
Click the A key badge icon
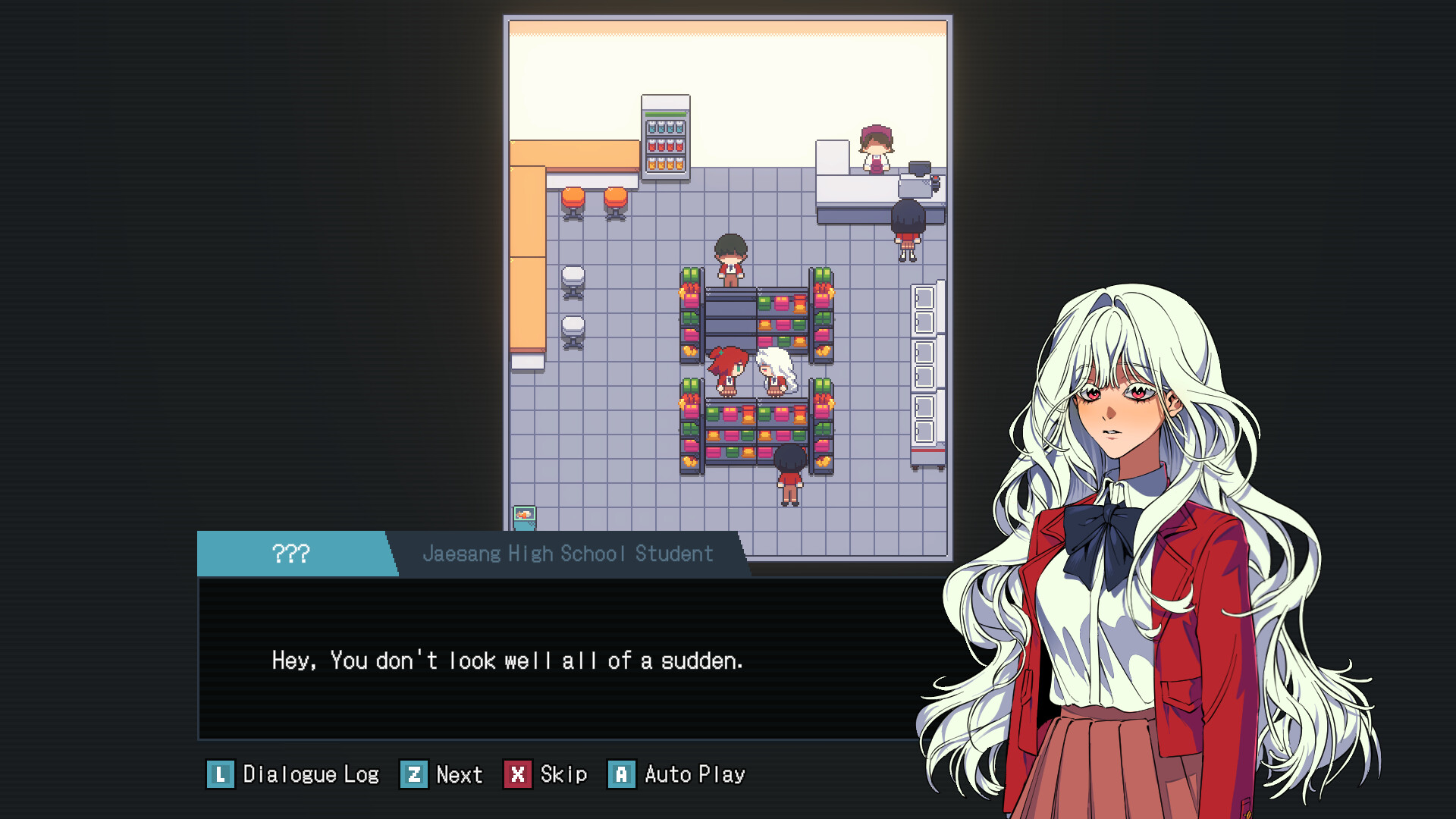[622, 774]
